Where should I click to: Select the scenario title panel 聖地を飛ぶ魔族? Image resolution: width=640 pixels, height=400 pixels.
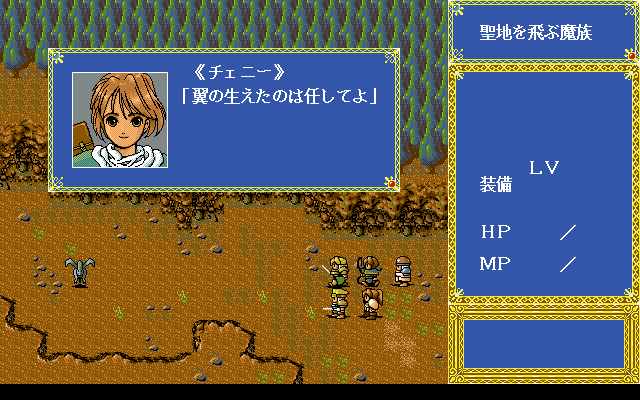(x=544, y=33)
